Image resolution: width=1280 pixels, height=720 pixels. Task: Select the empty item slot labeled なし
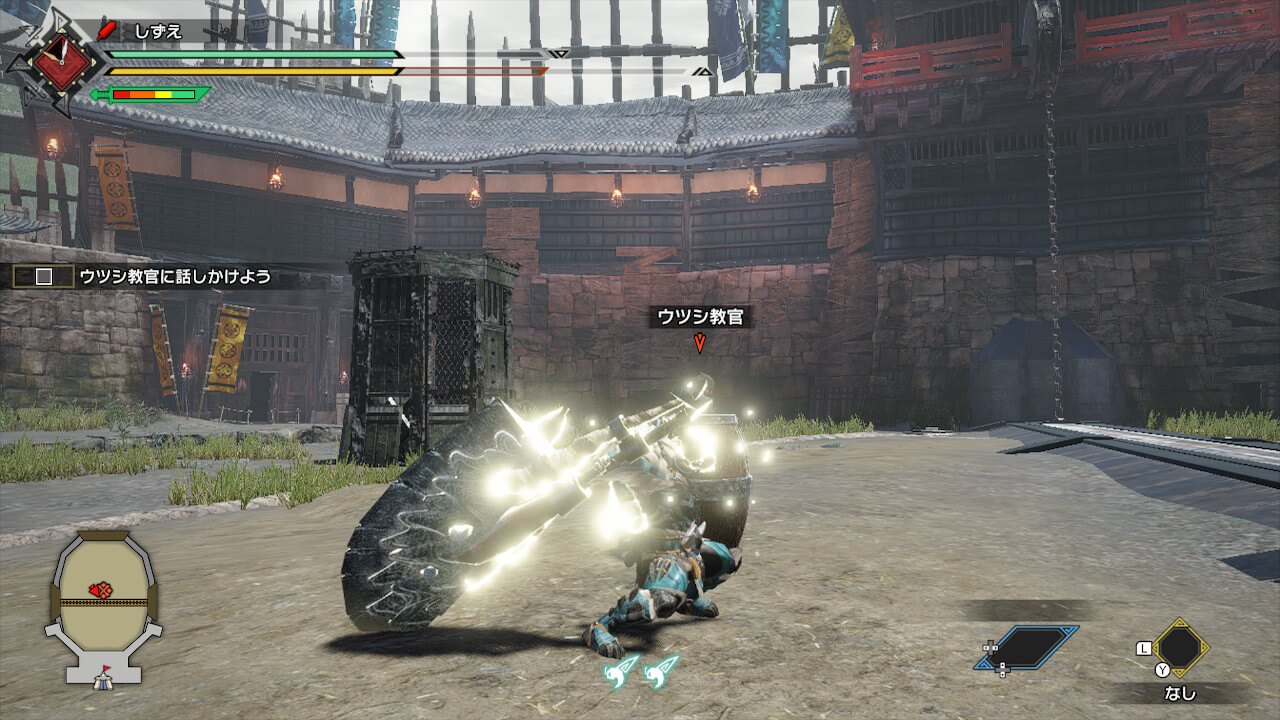pos(1180,648)
